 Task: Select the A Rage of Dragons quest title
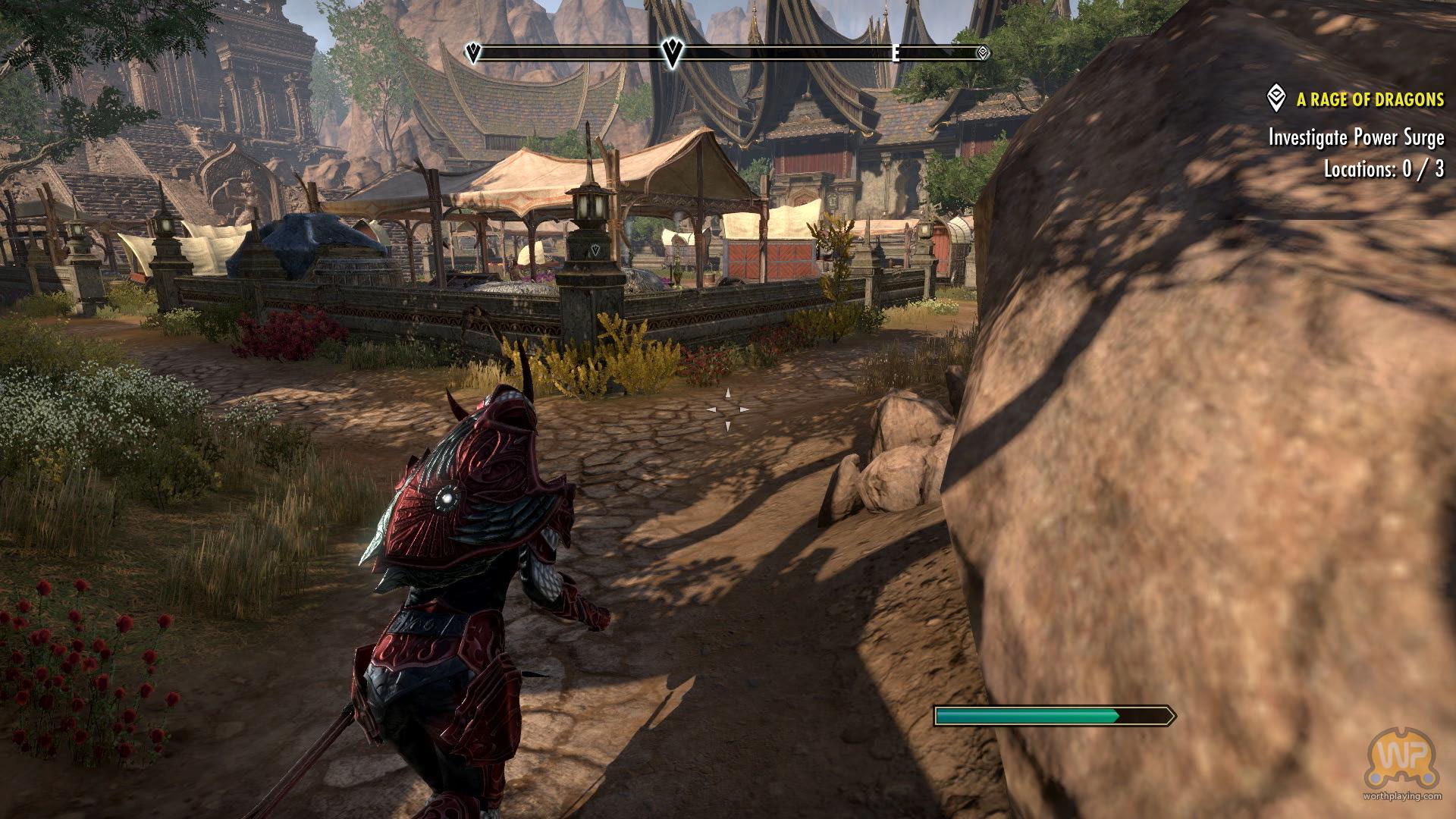[x=1370, y=99]
